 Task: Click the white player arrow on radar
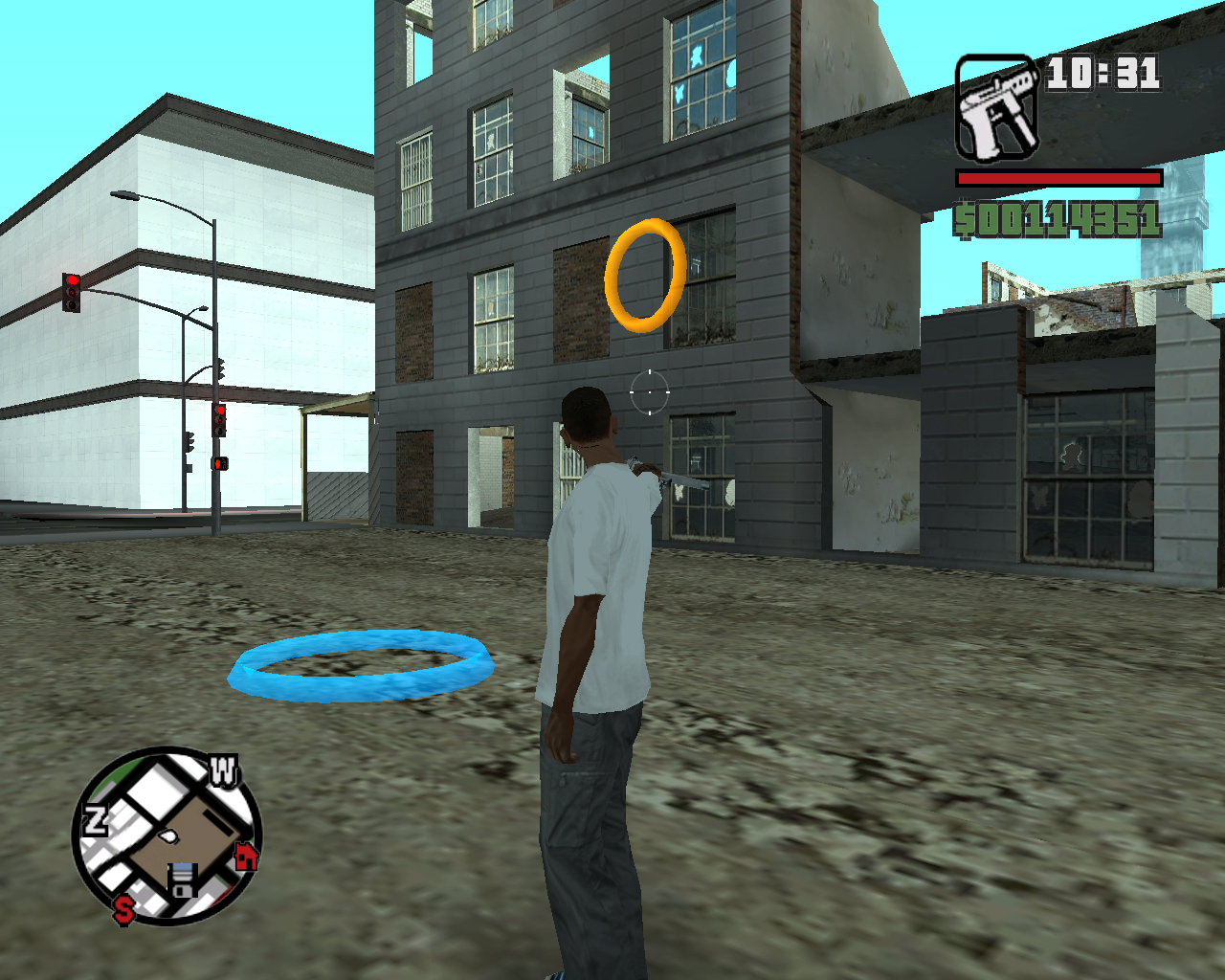point(168,835)
